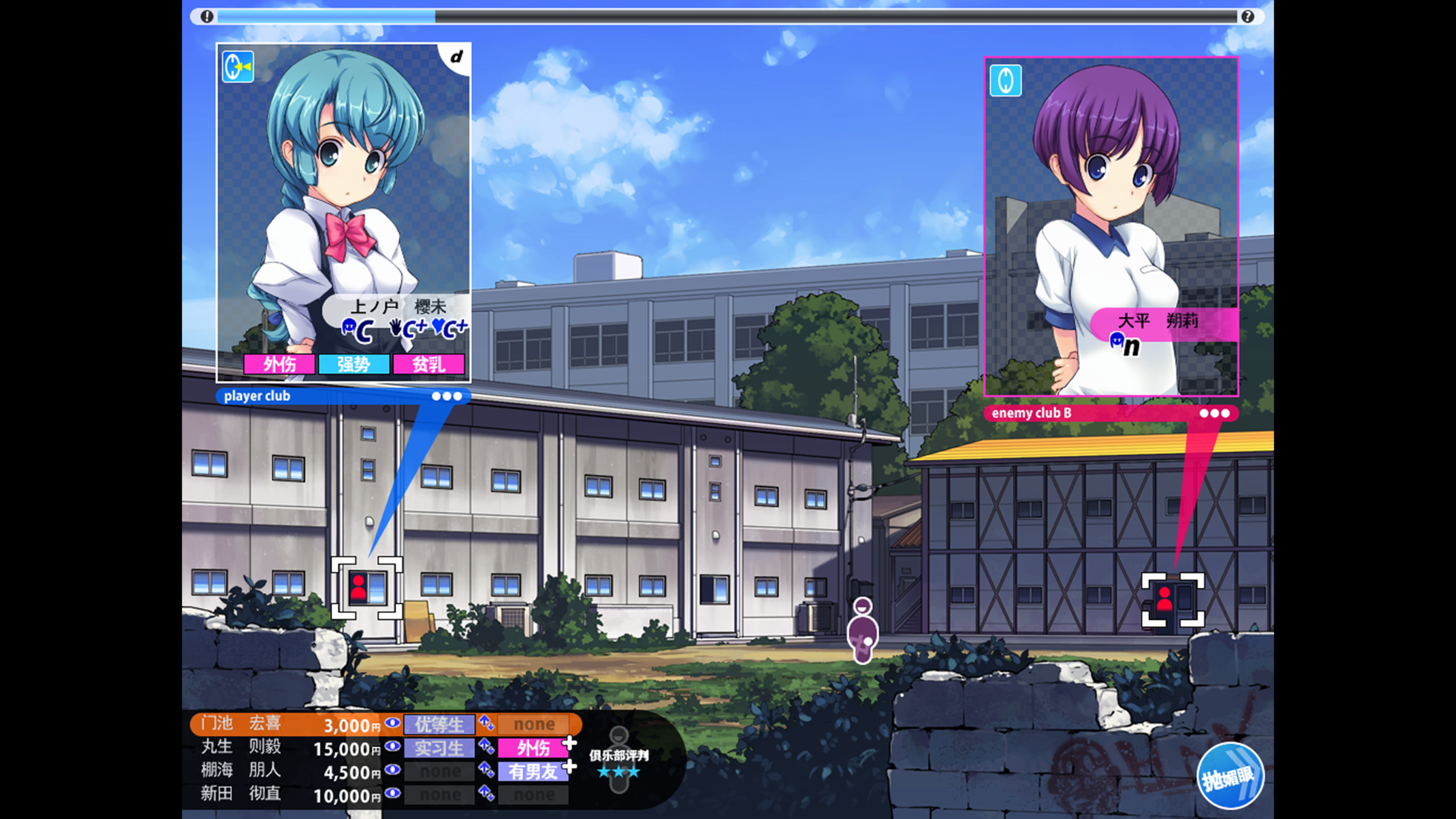Click the blue 抛媚眼 round button
Screen dimensions: 1456x819
coord(1230,776)
